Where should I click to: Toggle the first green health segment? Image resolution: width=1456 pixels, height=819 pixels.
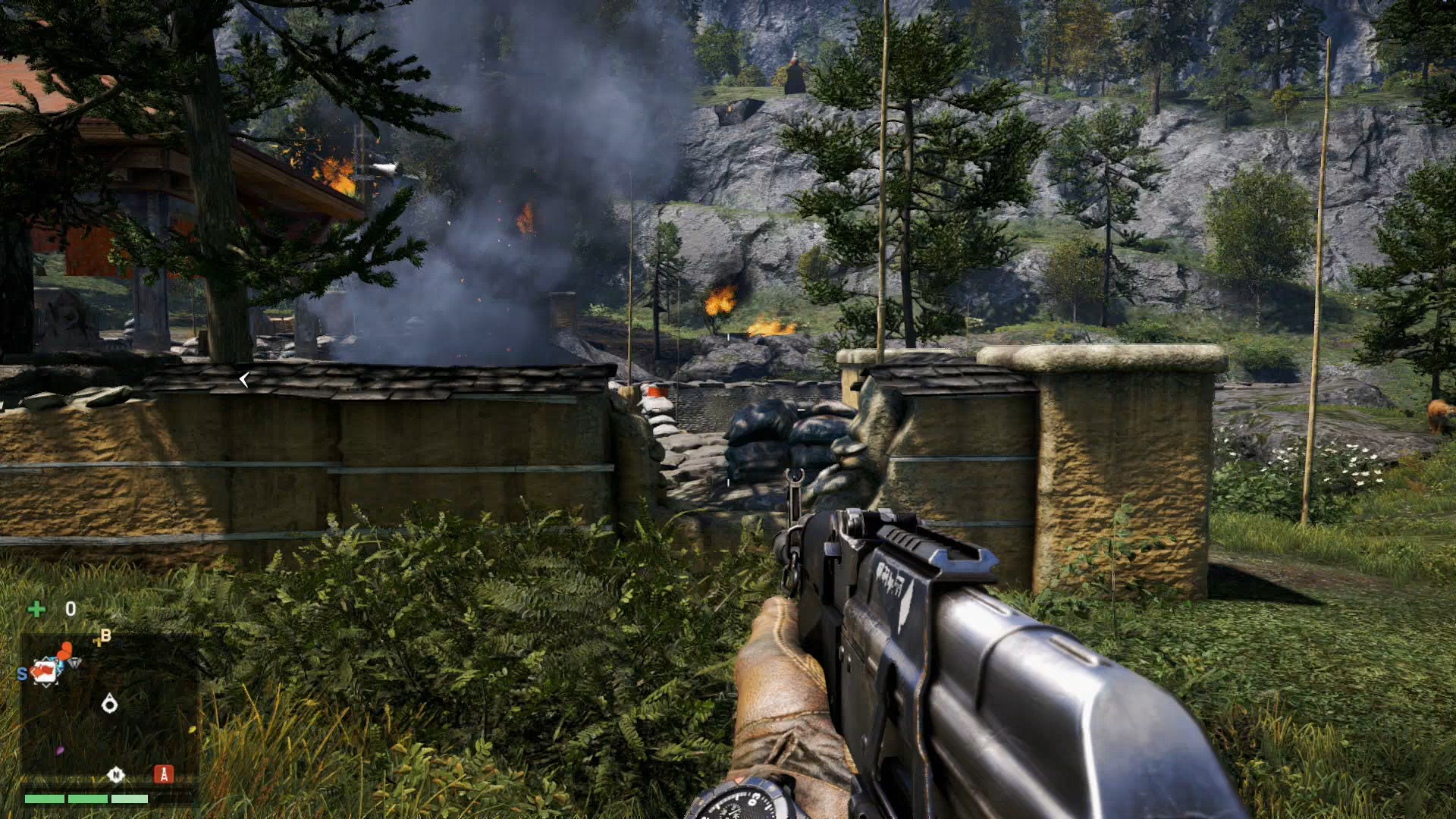(44, 799)
